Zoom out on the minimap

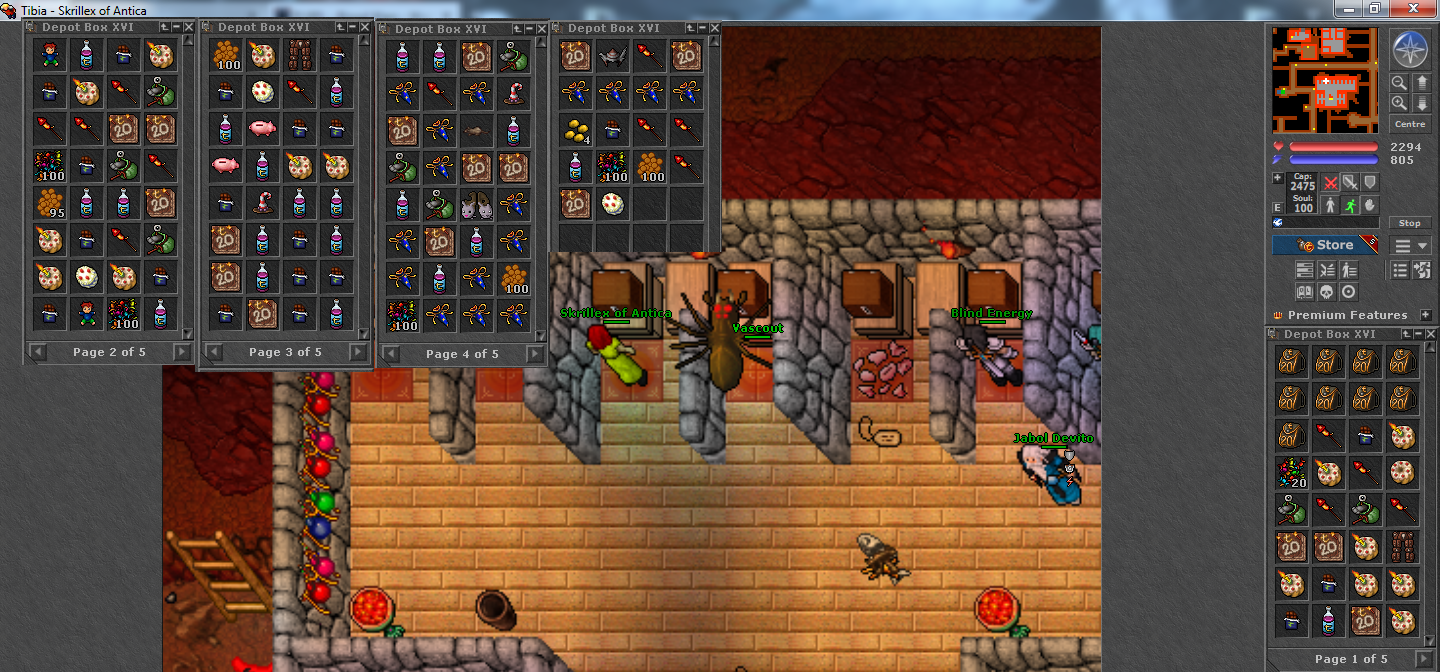[x=1399, y=103]
